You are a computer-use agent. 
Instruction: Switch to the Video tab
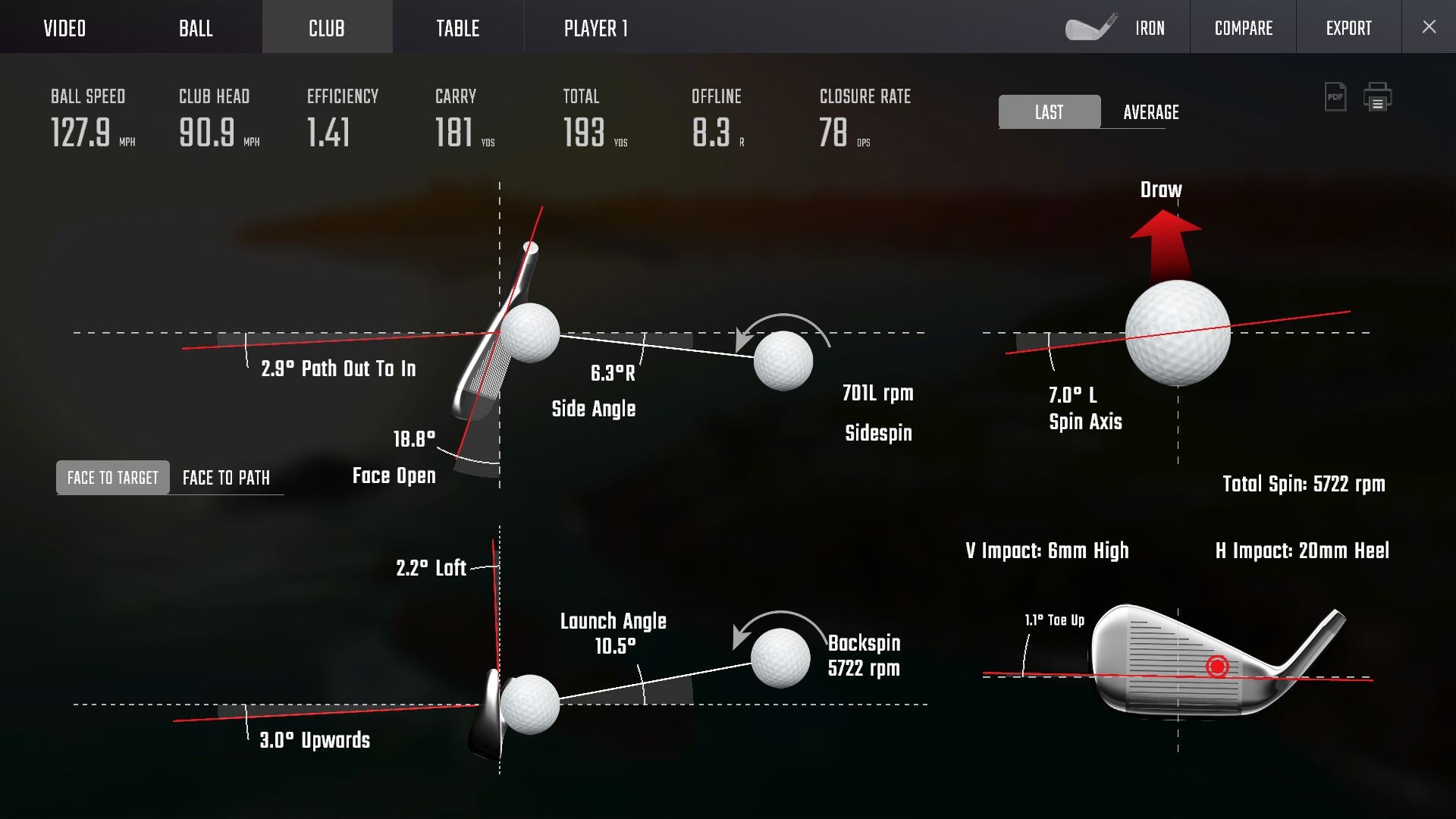point(64,28)
